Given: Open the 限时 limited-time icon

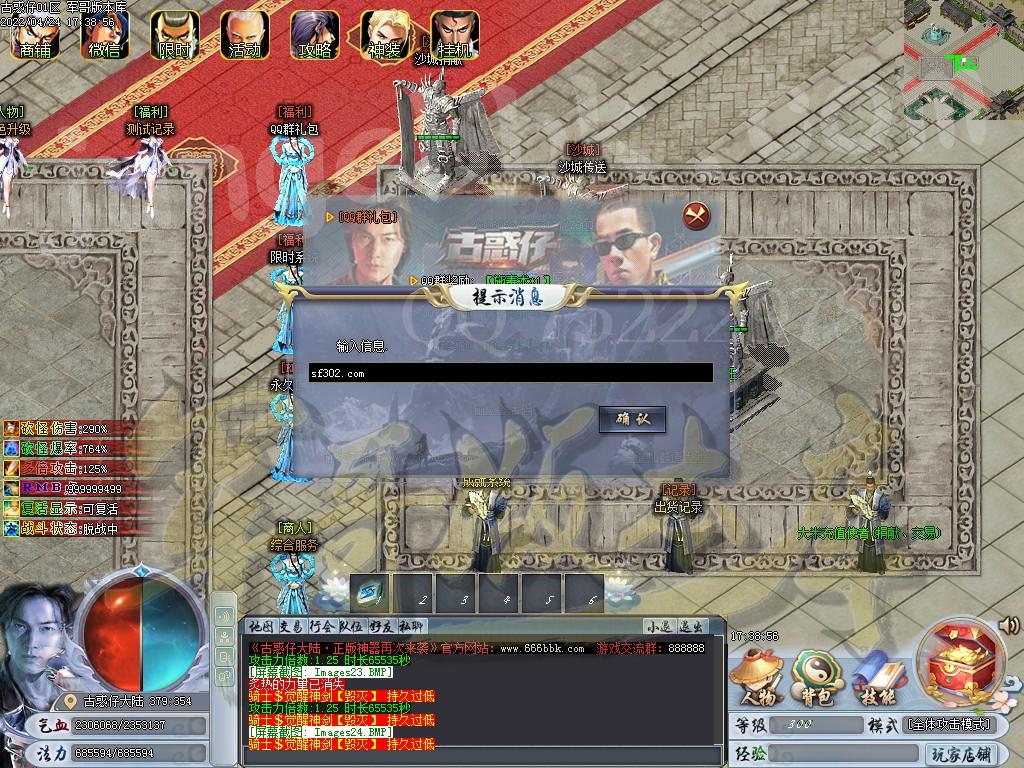Looking at the screenshot, I should click(x=174, y=36).
